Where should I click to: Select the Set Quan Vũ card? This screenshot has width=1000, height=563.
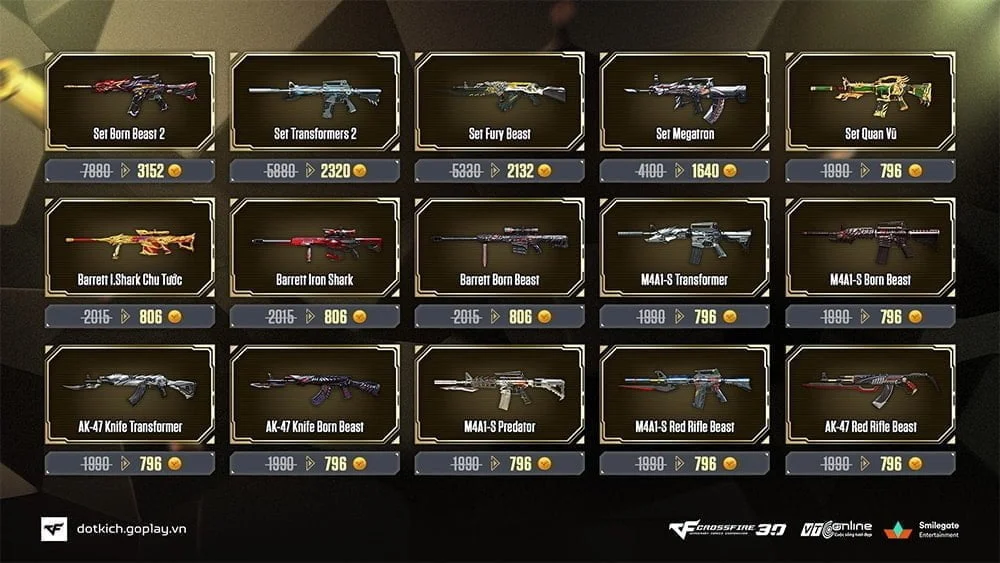(x=870, y=101)
